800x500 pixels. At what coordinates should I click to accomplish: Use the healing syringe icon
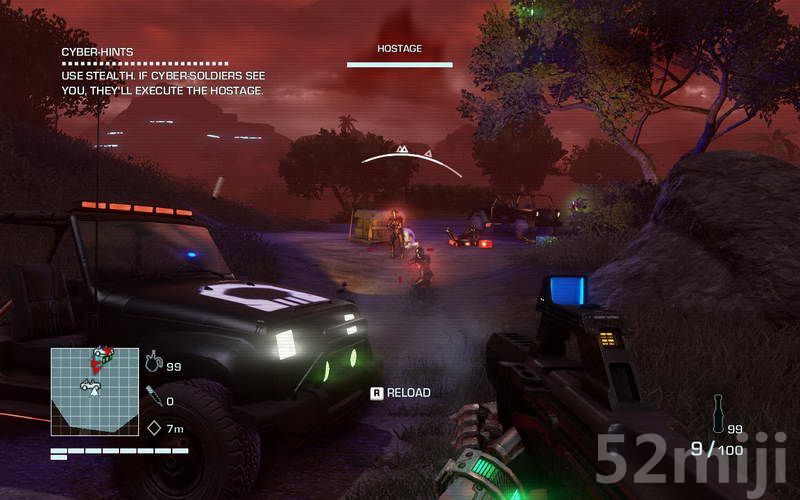click(x=153, y=395)
